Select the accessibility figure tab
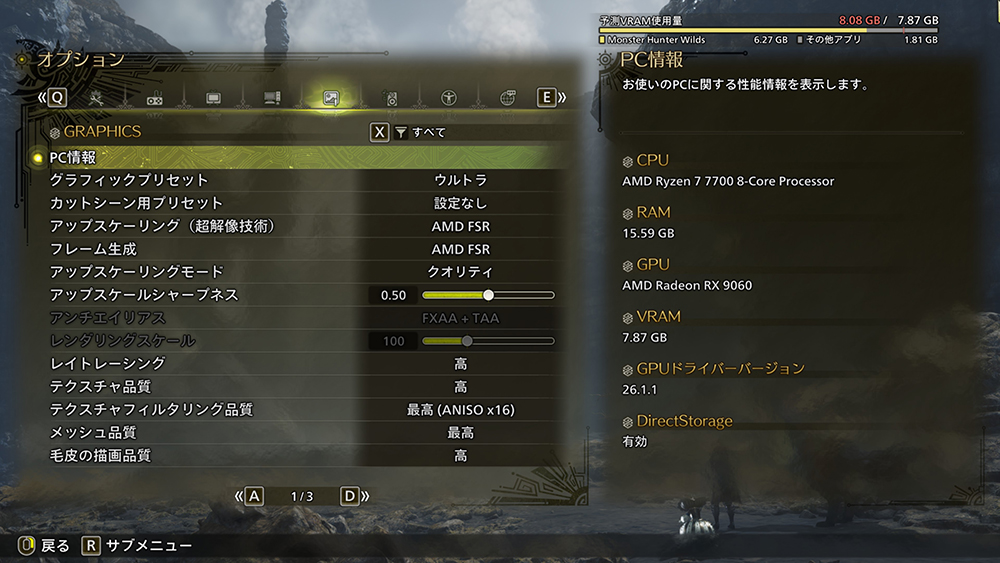This screenshot has height=563, width=1000. pyautogui.click(x=449, y=98)
